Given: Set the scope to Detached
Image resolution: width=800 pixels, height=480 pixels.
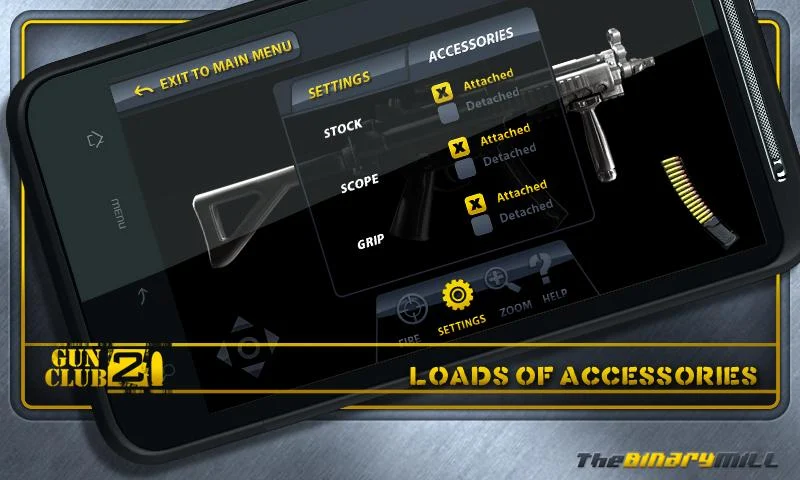Looking at the screenshot, I should (x=466, y=168).
